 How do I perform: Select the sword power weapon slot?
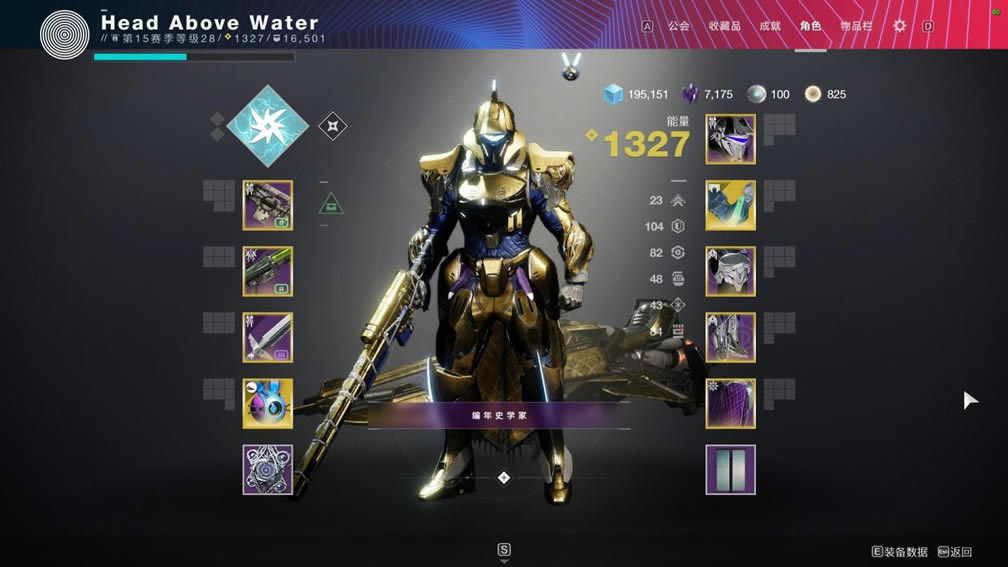(268, 337)
